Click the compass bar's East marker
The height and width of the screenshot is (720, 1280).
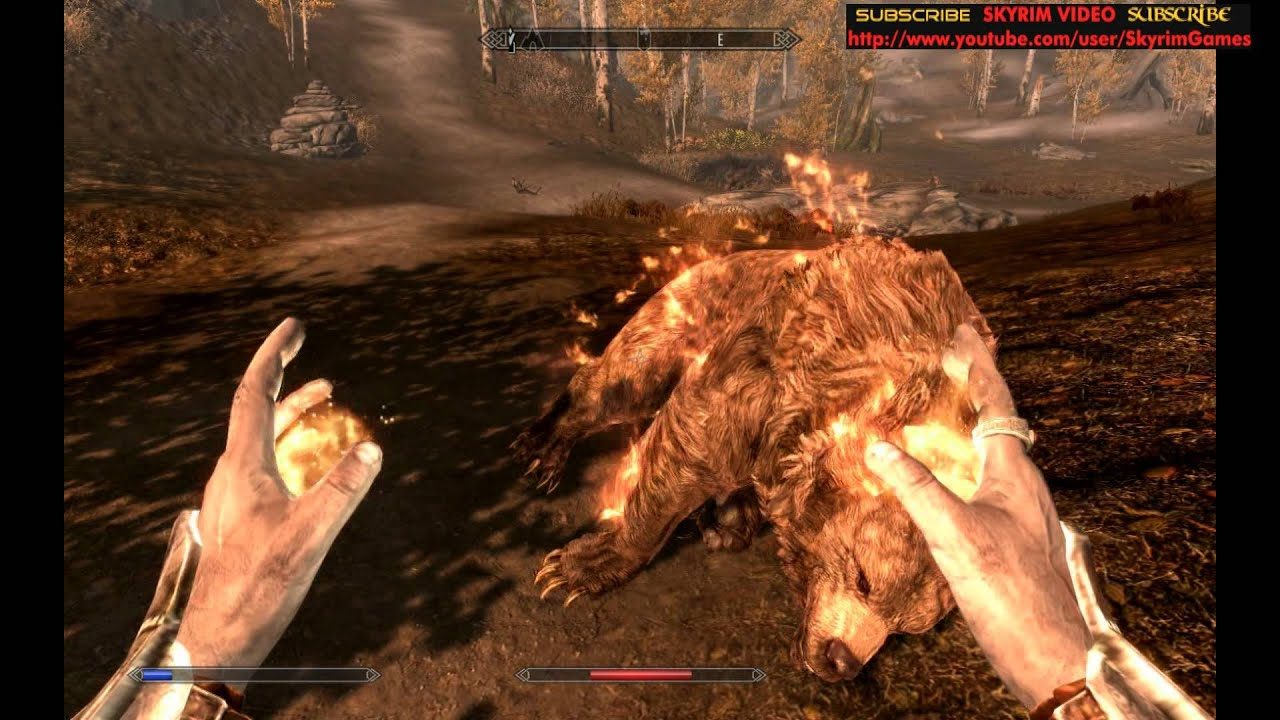(720, 40)
